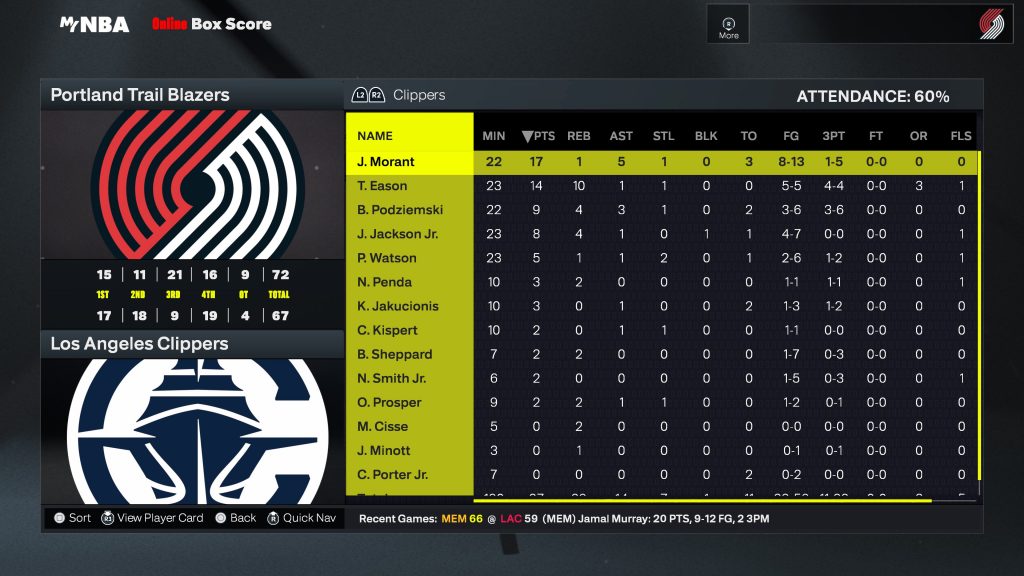Select T. Eason in the player list
The image size is (1024, 576).
coord(382,186)
